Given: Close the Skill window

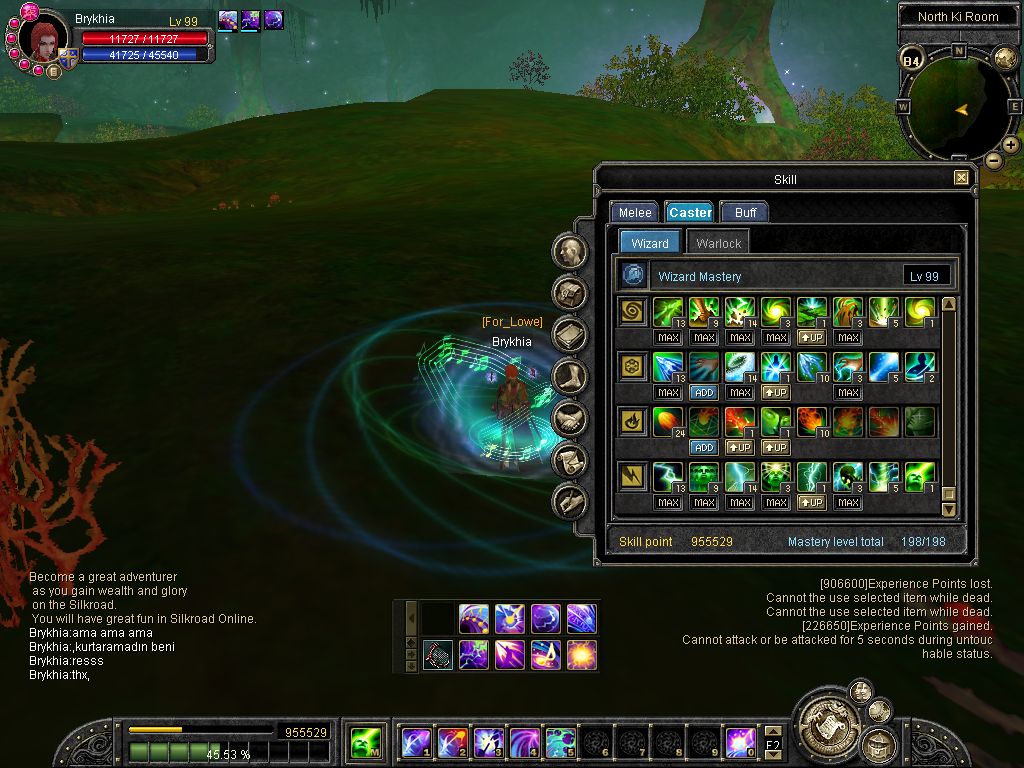Looking at the screenshot, I should pos(961,178).
